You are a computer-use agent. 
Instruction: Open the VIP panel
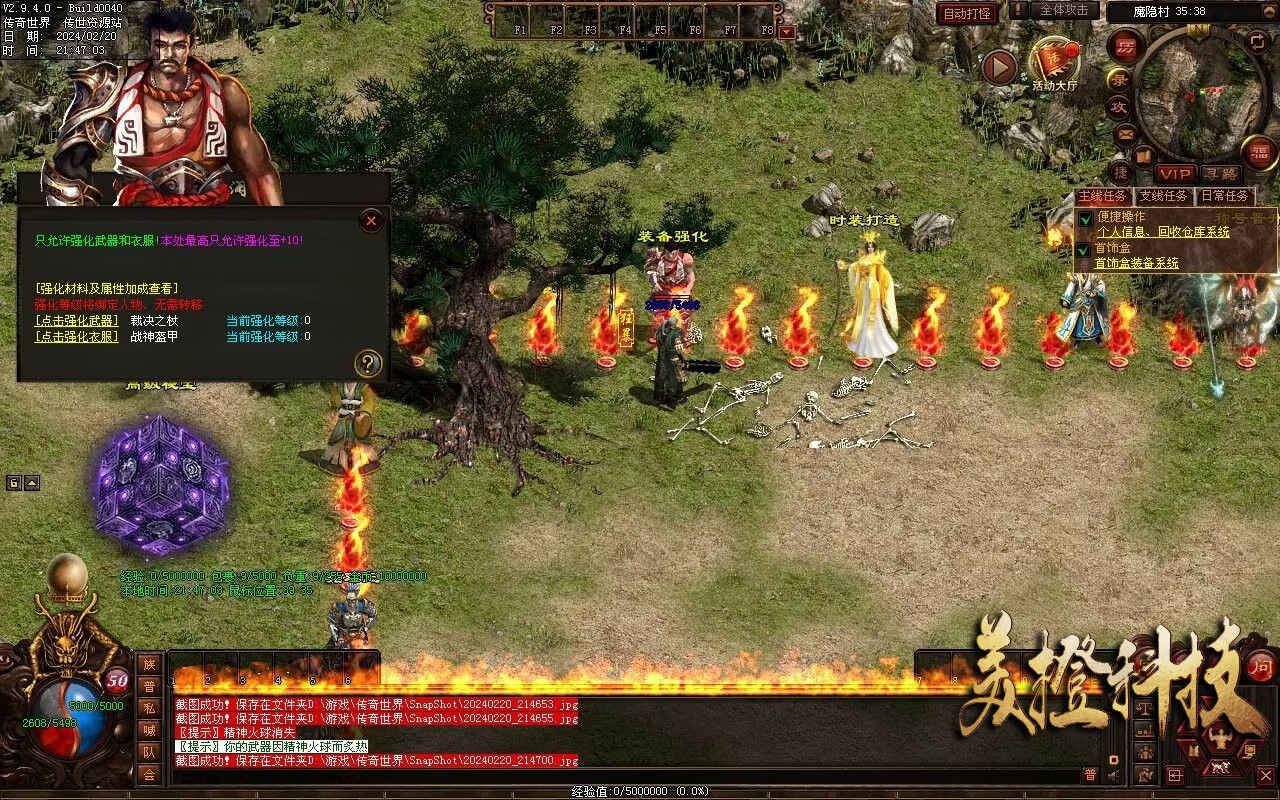coord(1176,175)
